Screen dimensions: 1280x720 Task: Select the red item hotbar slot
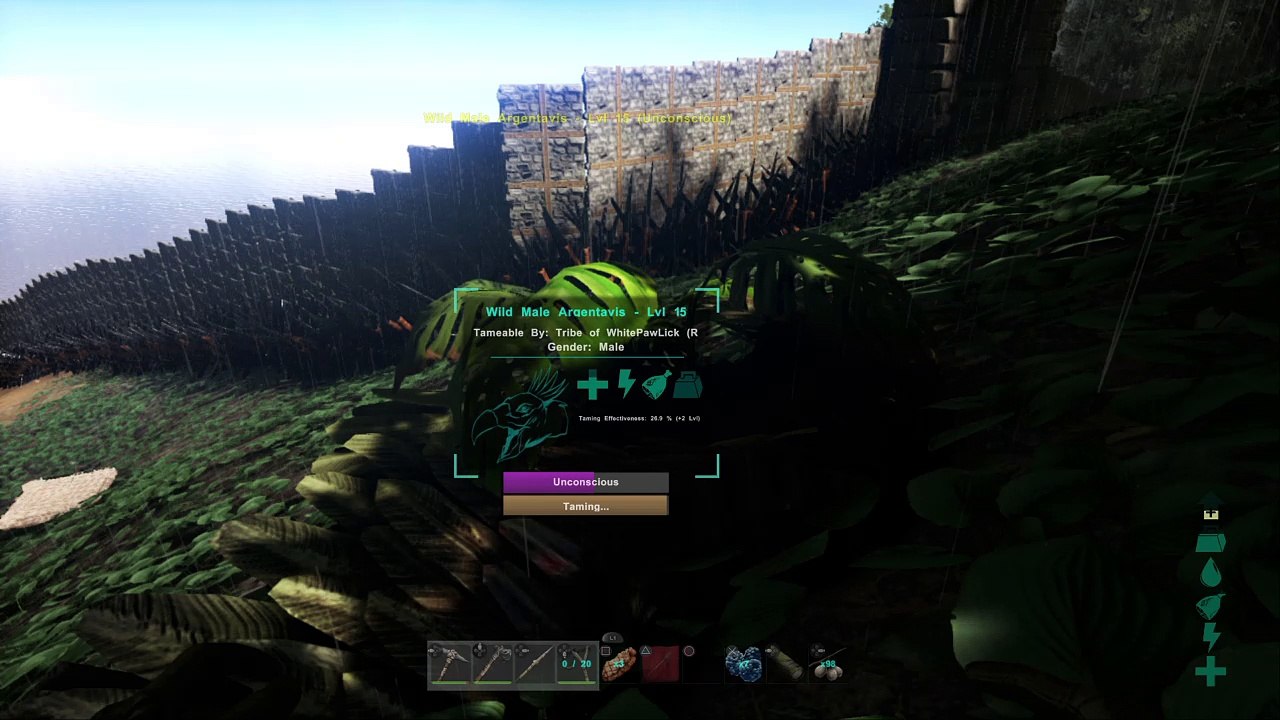(x=661, y=664)
